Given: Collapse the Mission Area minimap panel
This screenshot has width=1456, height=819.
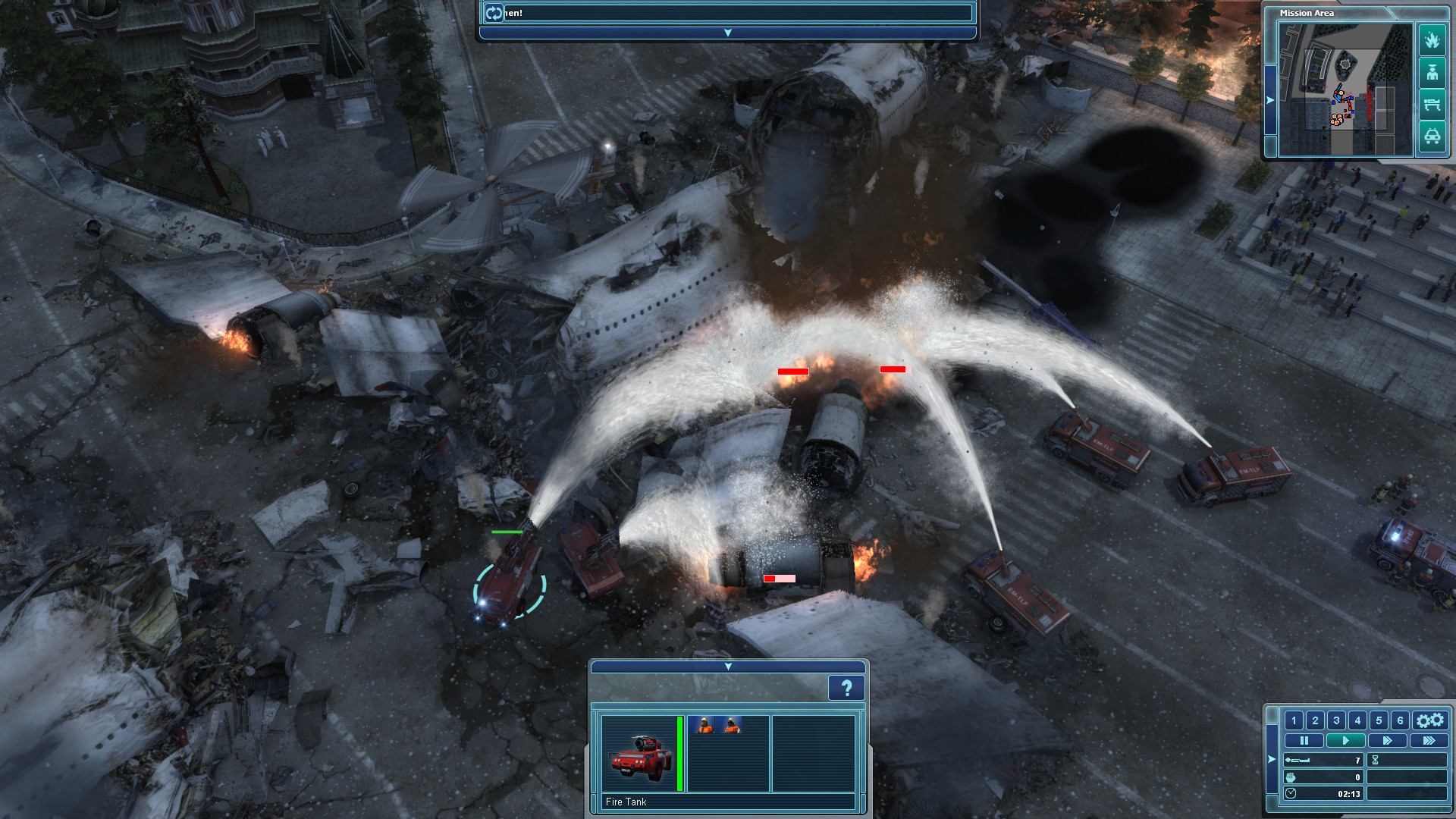Looking at the screenshot, I should [1269, 99].
